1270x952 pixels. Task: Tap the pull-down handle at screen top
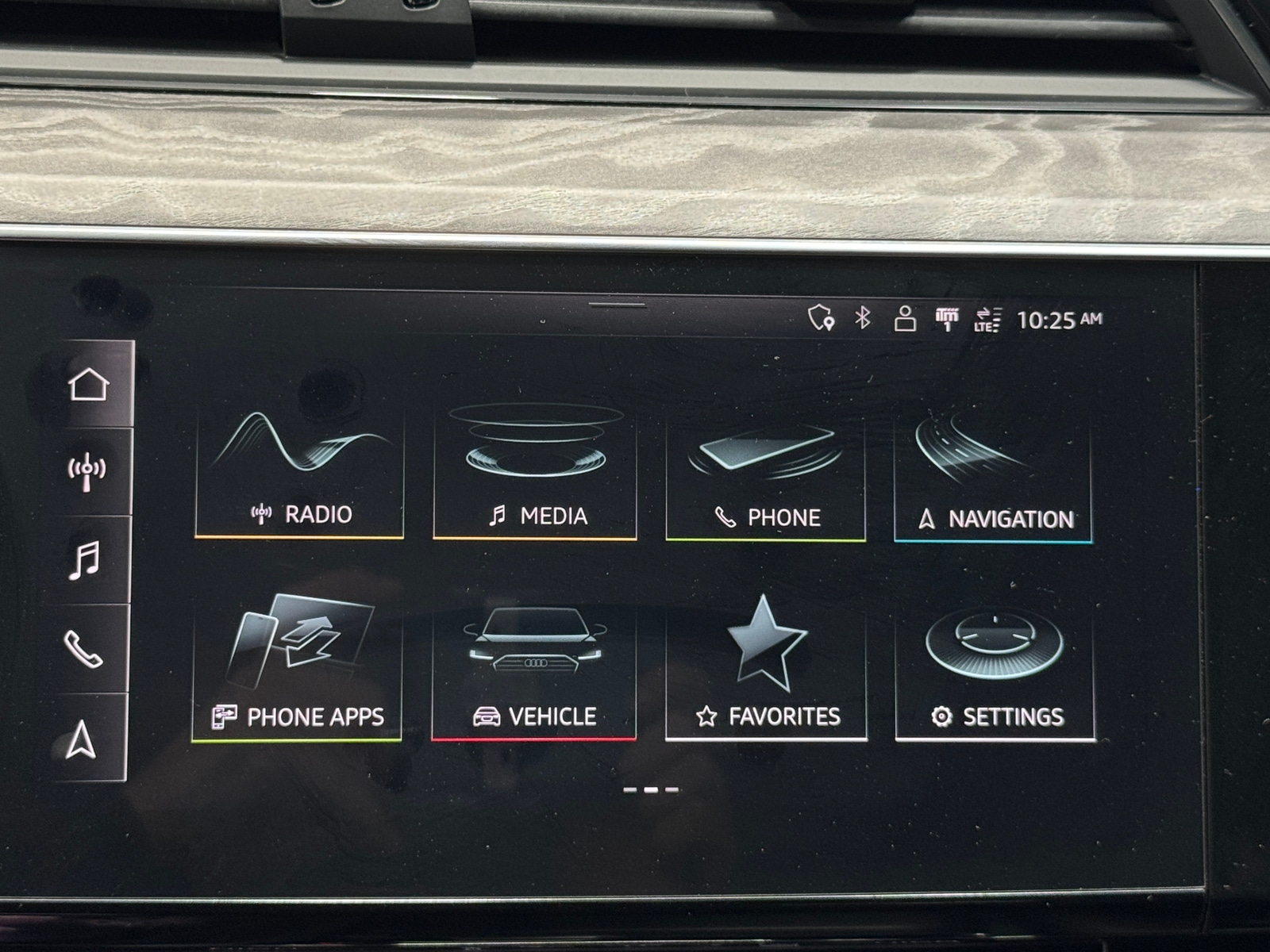[x=617, y=304]
